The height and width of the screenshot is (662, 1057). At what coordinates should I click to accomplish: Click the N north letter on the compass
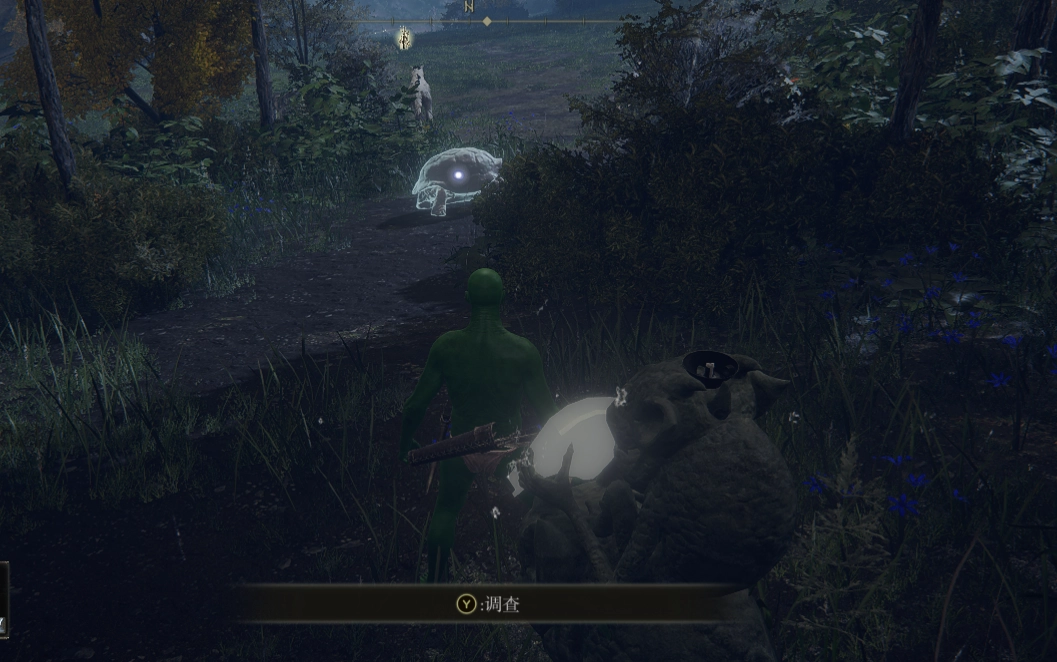[469, 7]
